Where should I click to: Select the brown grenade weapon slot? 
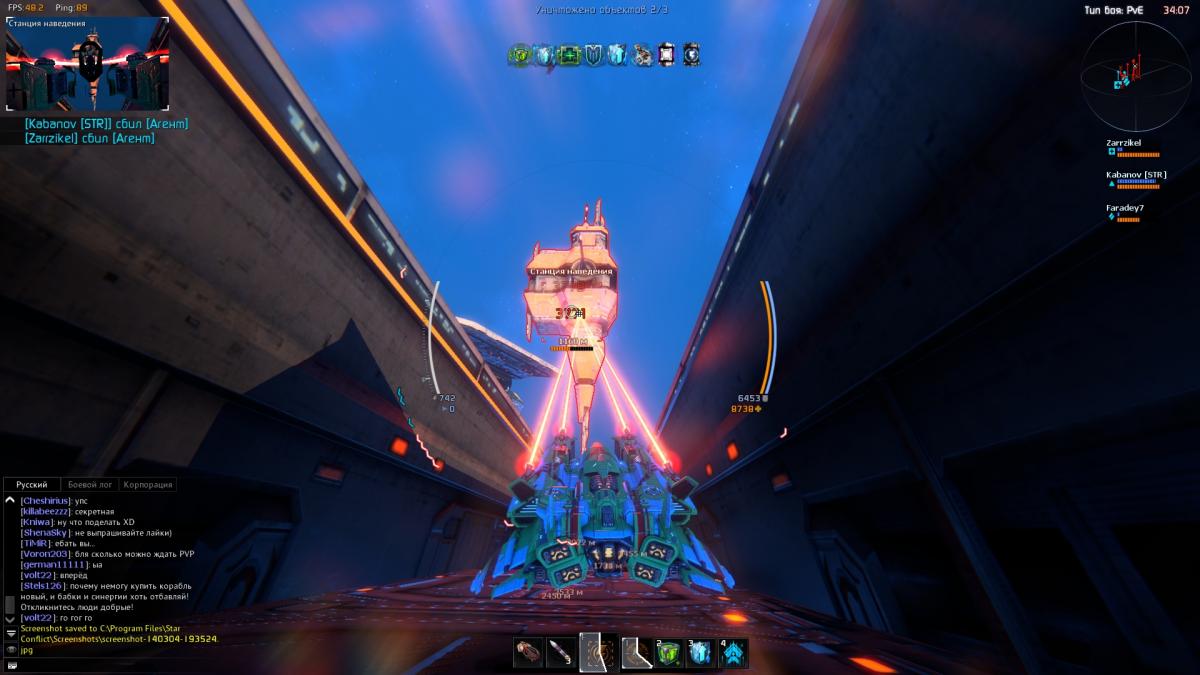pyautogui.click(x=528, y=653)
